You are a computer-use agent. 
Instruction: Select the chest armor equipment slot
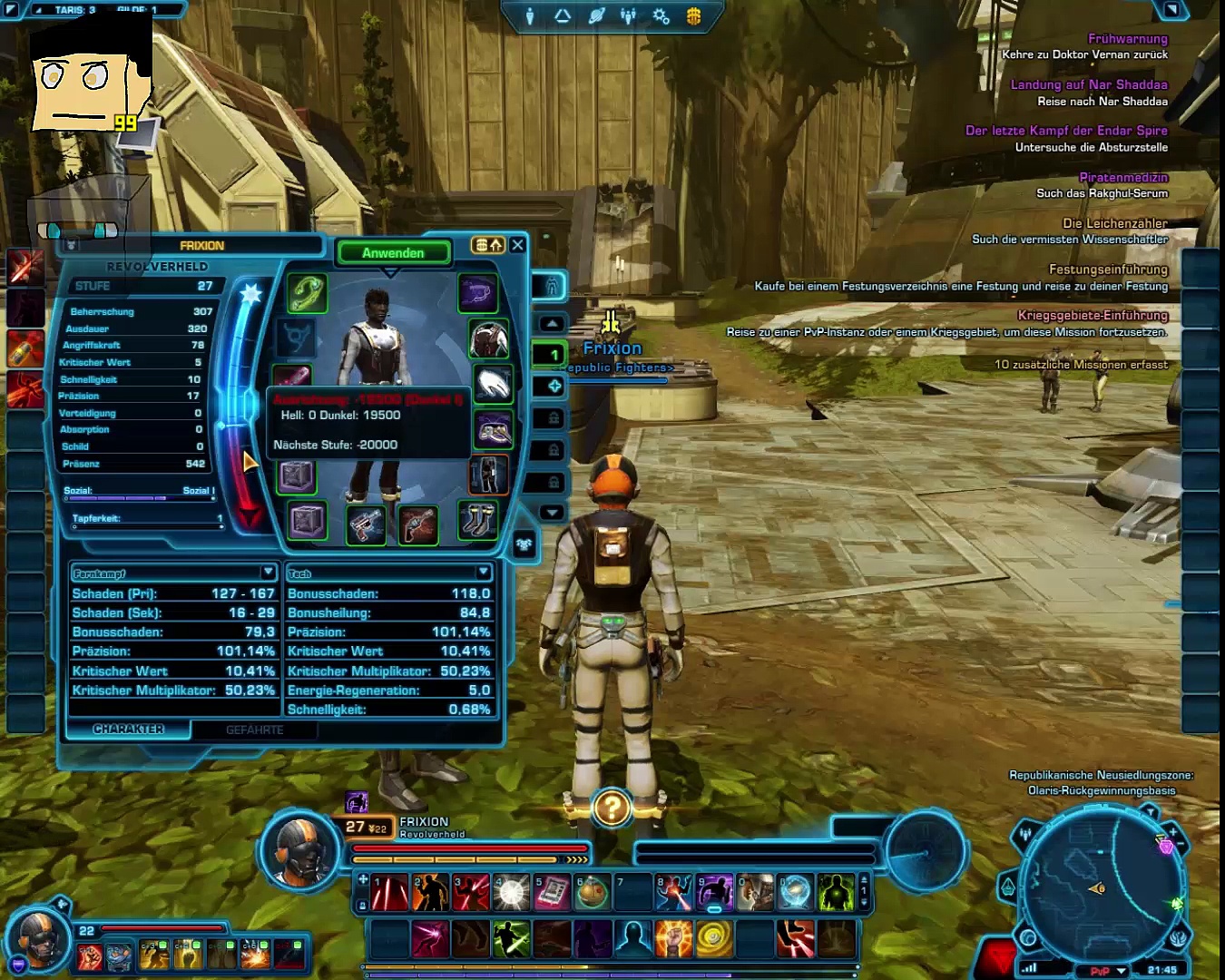(488, 339)
